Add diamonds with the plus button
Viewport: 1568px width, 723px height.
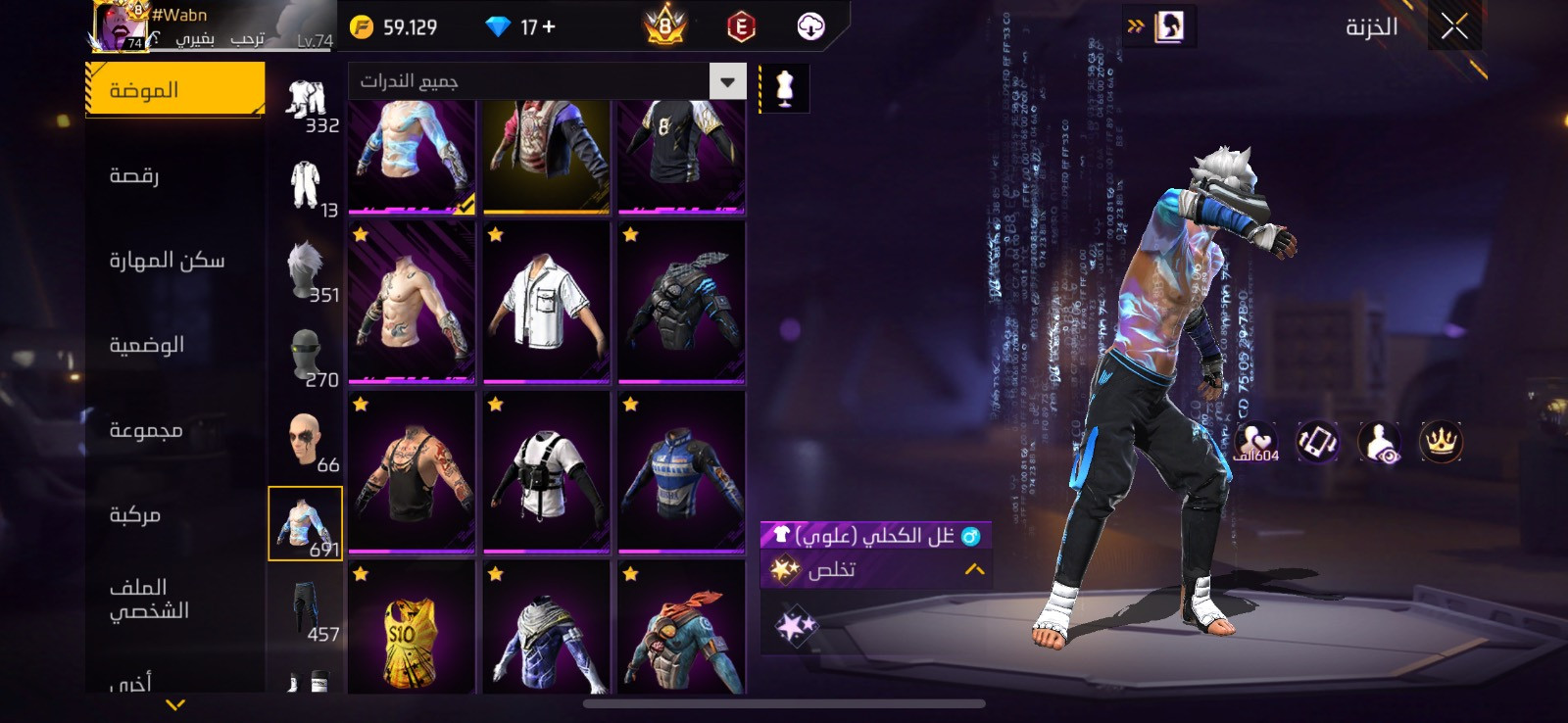549,27
